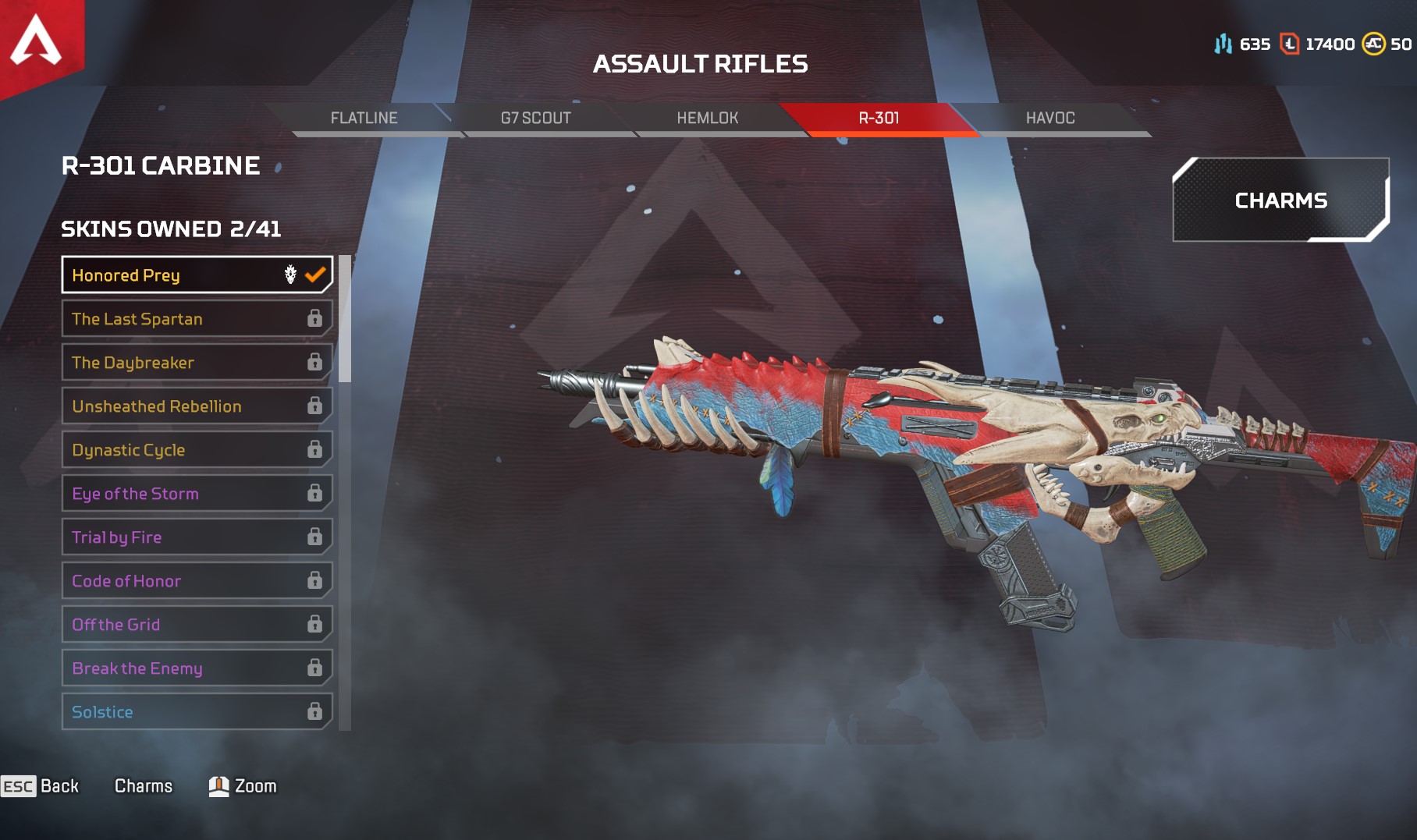Switch to the HAVOC tab
This screenshot has height=840, width=1417.
pyautogui.click(x=1049, y=118)
